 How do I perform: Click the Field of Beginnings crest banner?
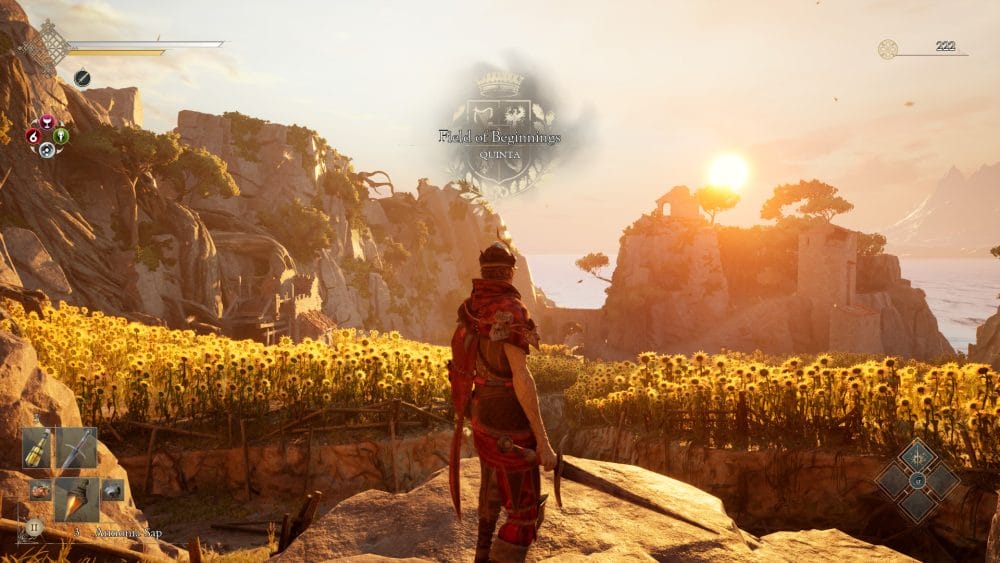coord(500,135)
